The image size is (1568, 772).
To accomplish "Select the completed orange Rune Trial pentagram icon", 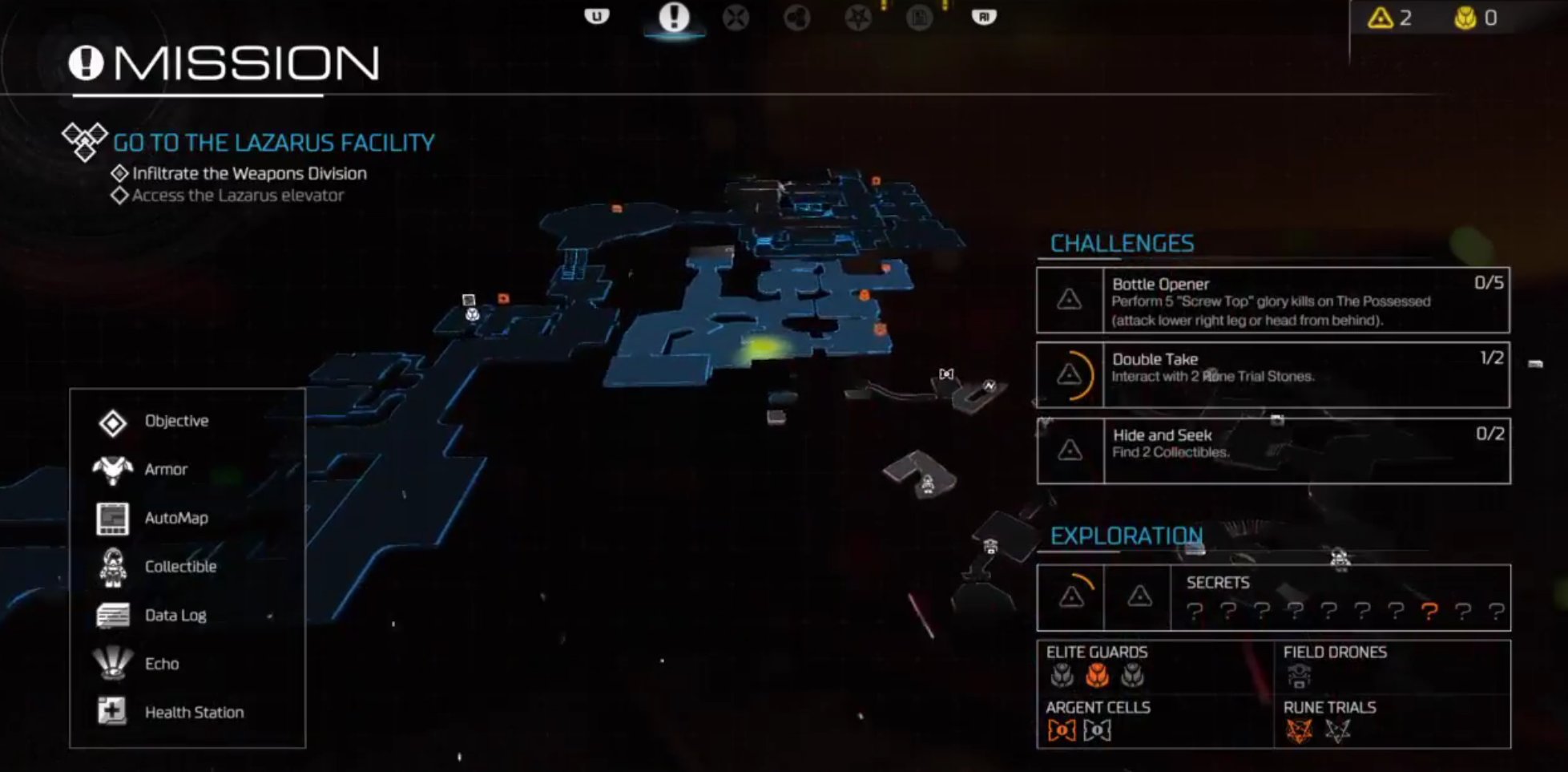I will coord(1297,730).
